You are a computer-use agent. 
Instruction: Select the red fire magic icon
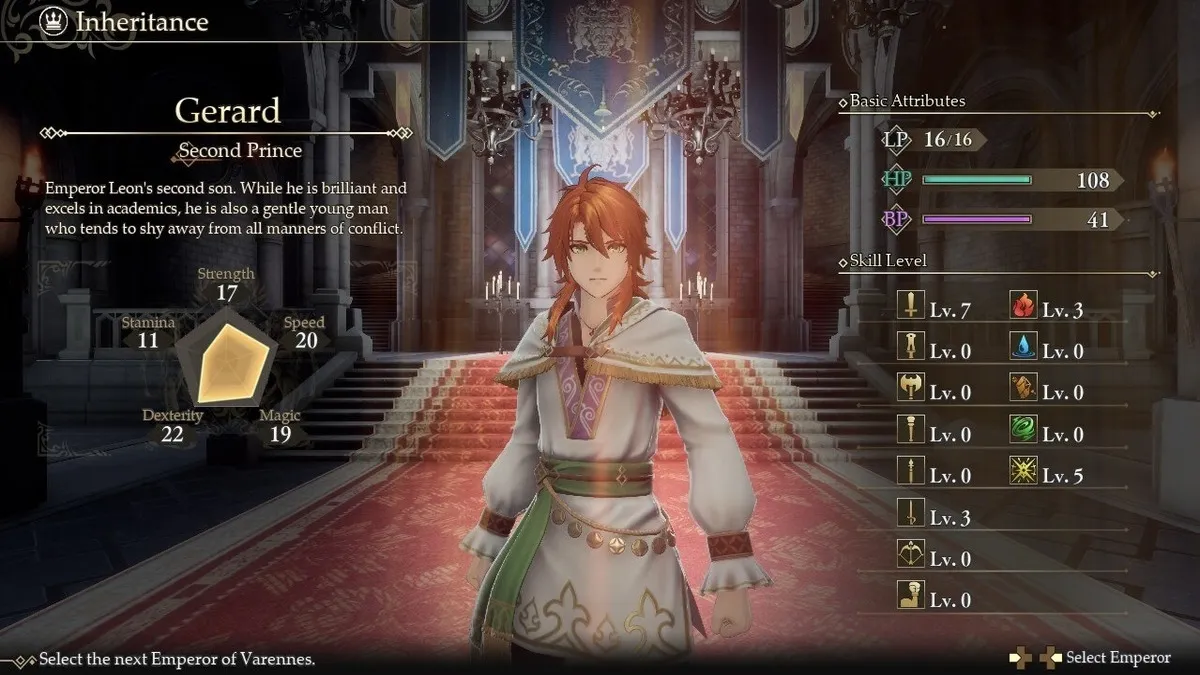tap(1022, 308)
